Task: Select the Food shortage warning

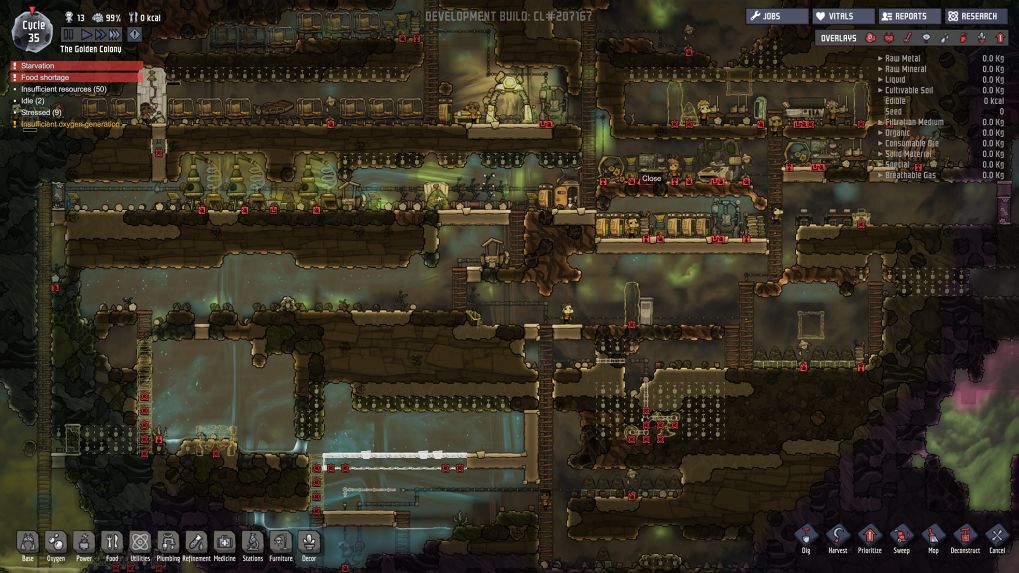Action: 75,77
